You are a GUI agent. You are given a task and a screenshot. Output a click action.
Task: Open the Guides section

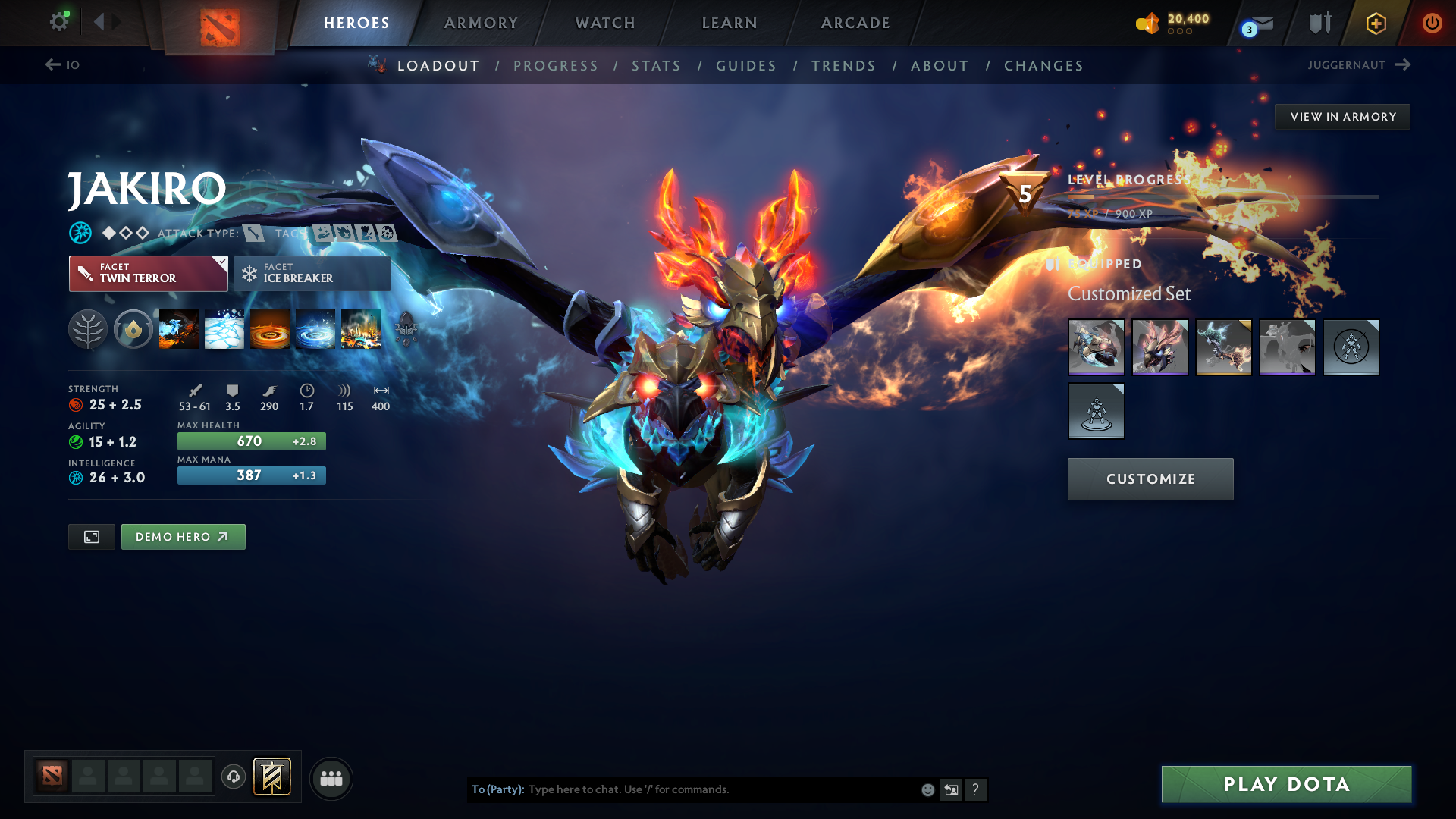746,66
